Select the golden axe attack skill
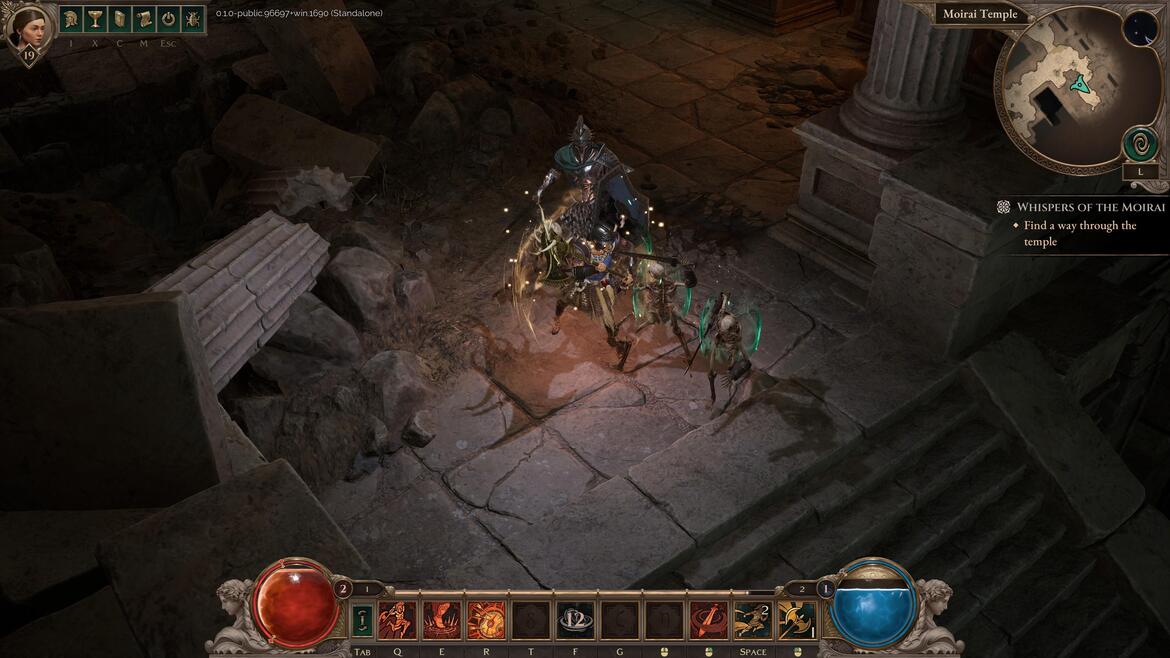1170x658 pixels. [x=797, y=620]
